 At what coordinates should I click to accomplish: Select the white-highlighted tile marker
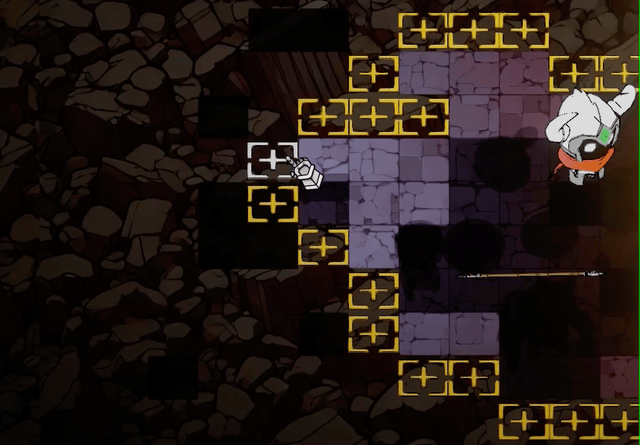coord(272,160)
